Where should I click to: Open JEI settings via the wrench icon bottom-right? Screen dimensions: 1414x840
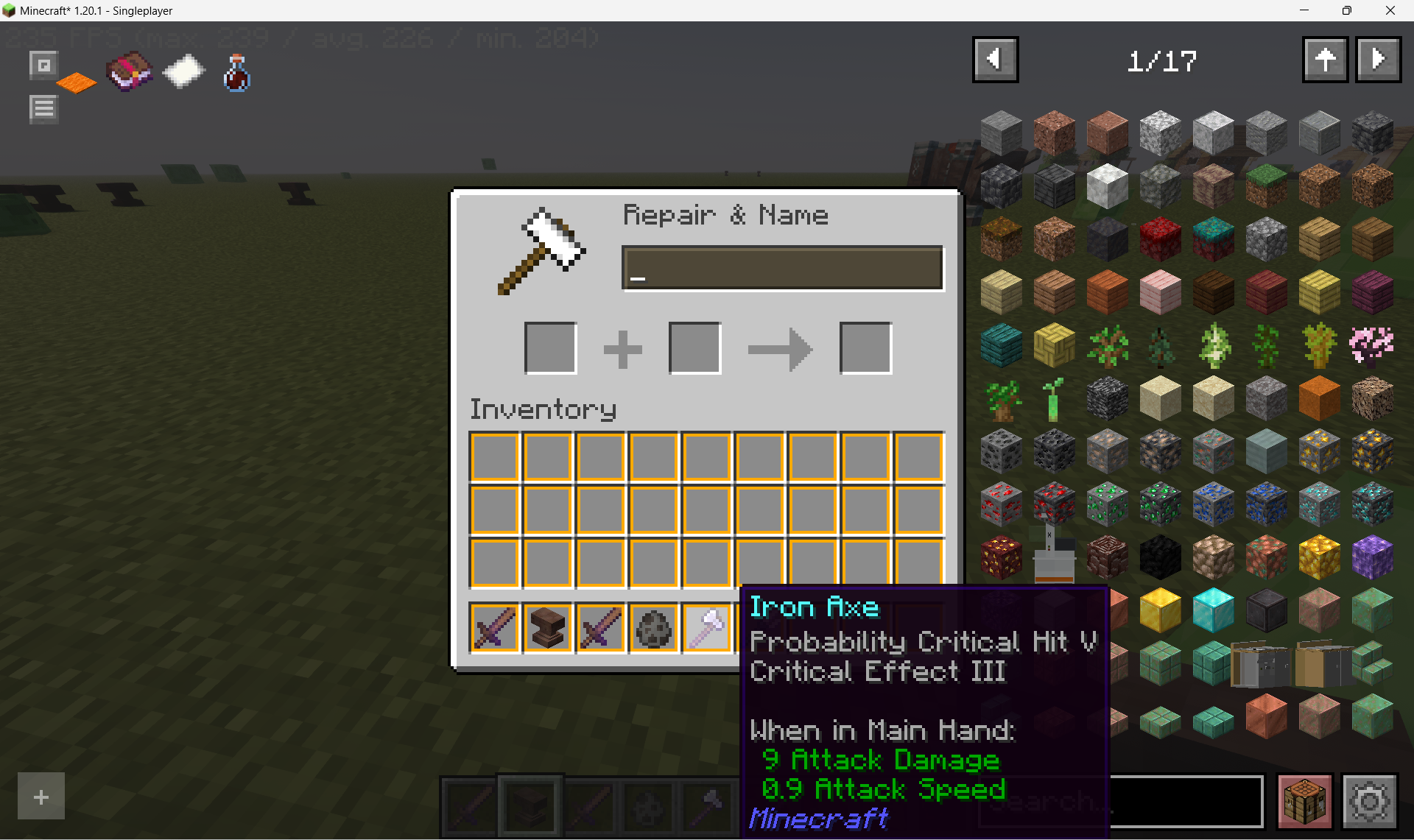click(1368, 801)
